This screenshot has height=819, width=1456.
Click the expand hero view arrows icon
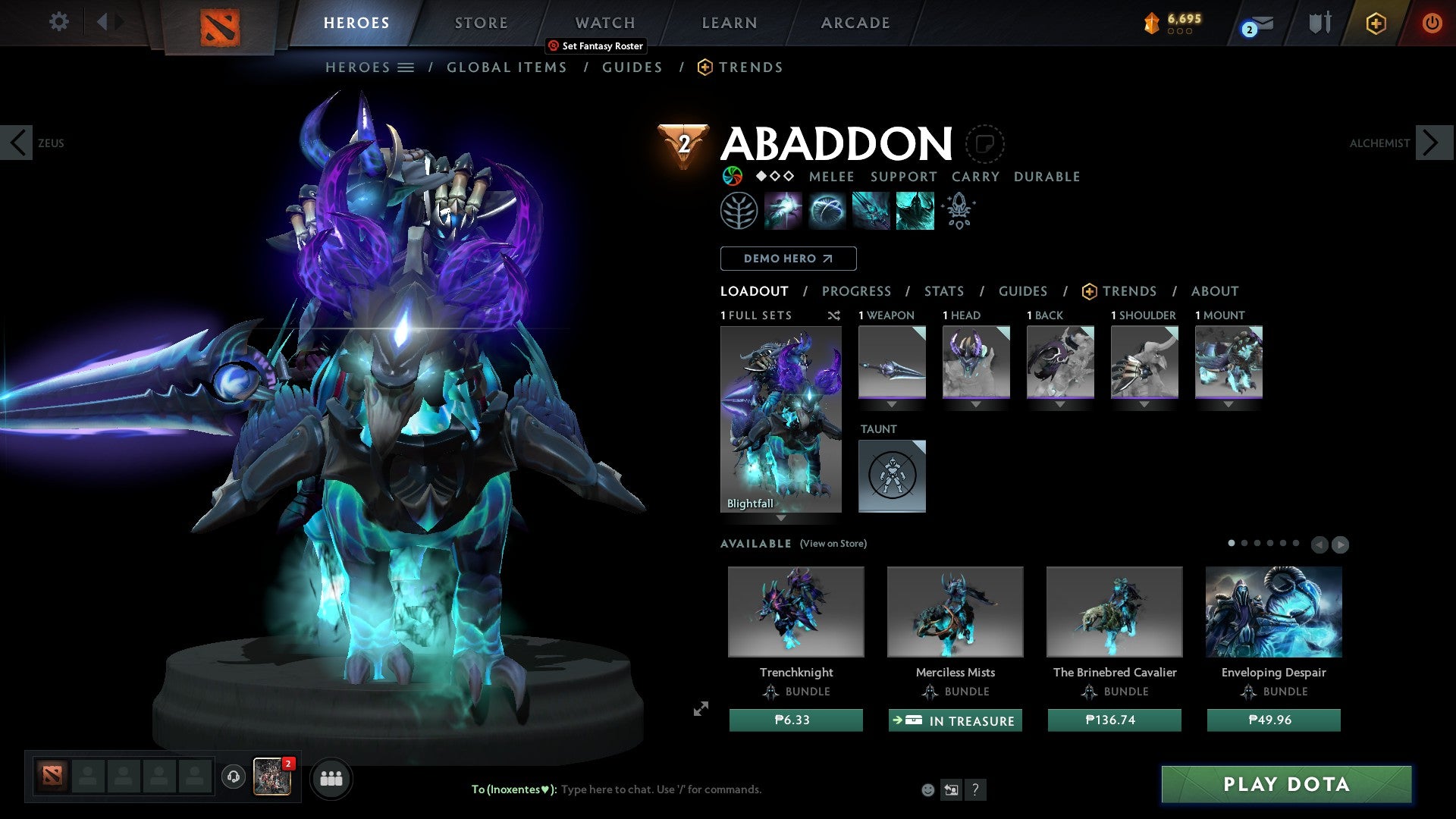pos(700,708)
